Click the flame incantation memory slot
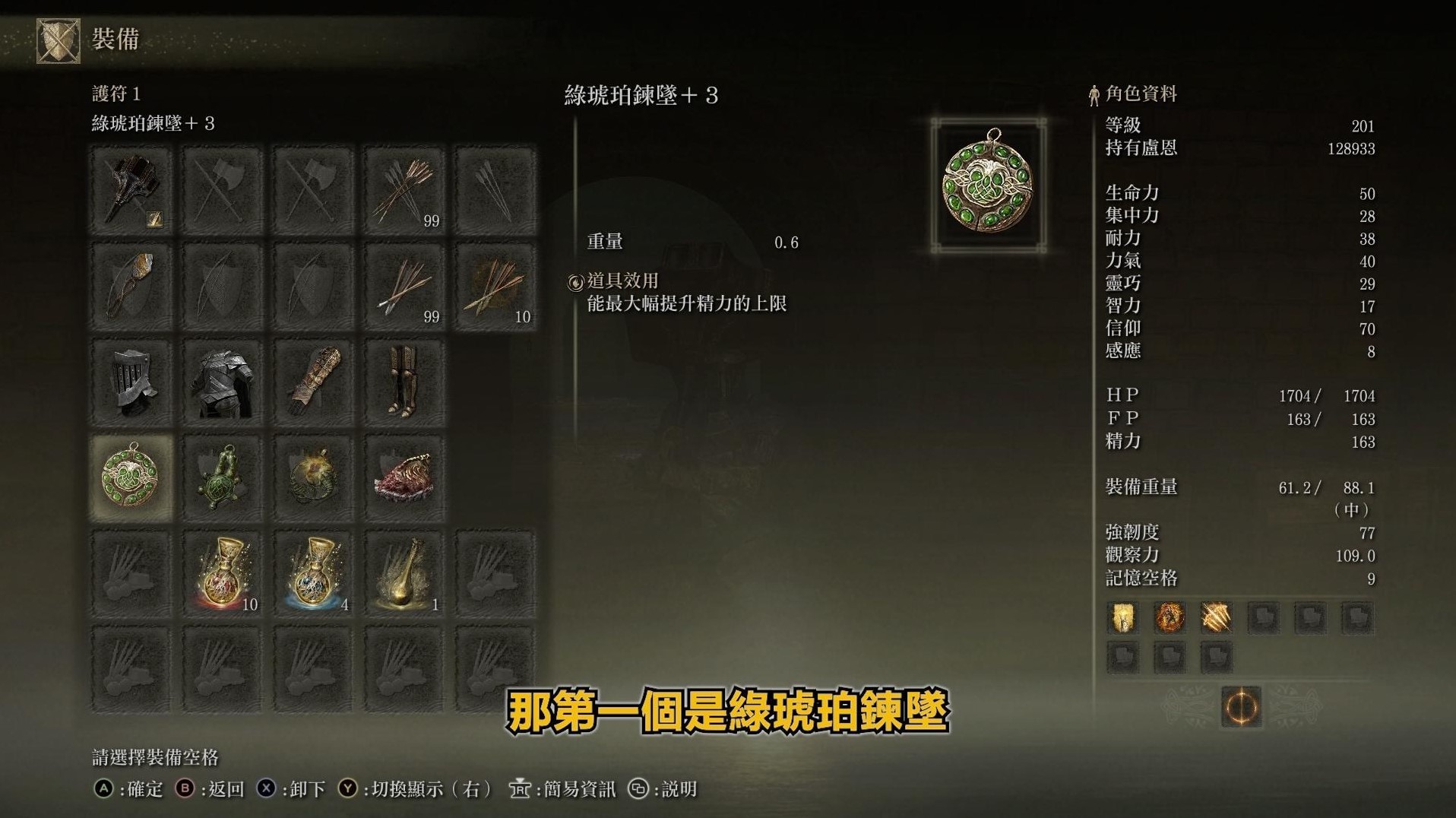The height and width of the screenshot is (818, 1456). point(1168,618)
